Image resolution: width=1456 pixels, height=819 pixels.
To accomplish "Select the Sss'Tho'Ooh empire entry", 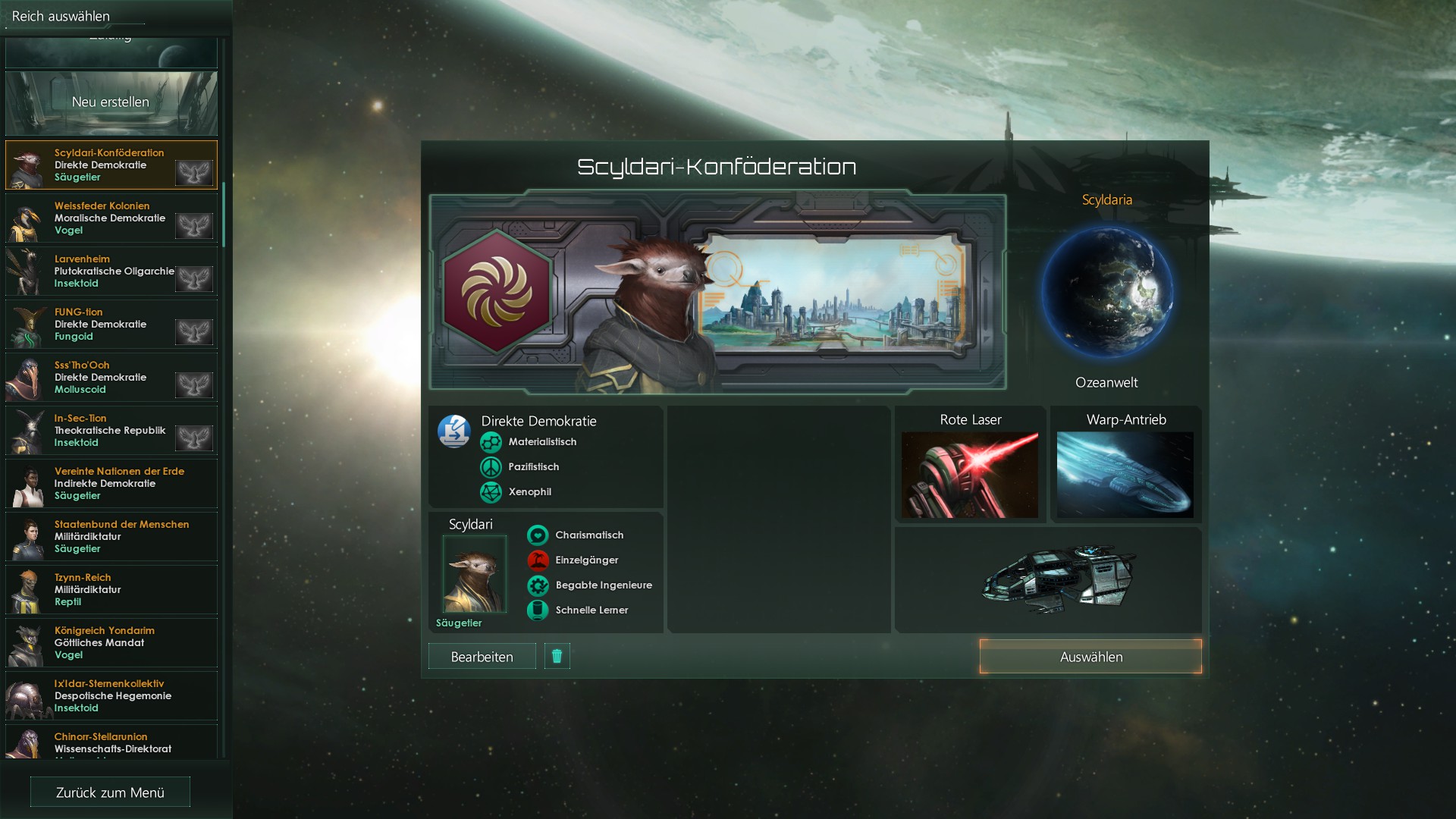I will tap(111, 377).
